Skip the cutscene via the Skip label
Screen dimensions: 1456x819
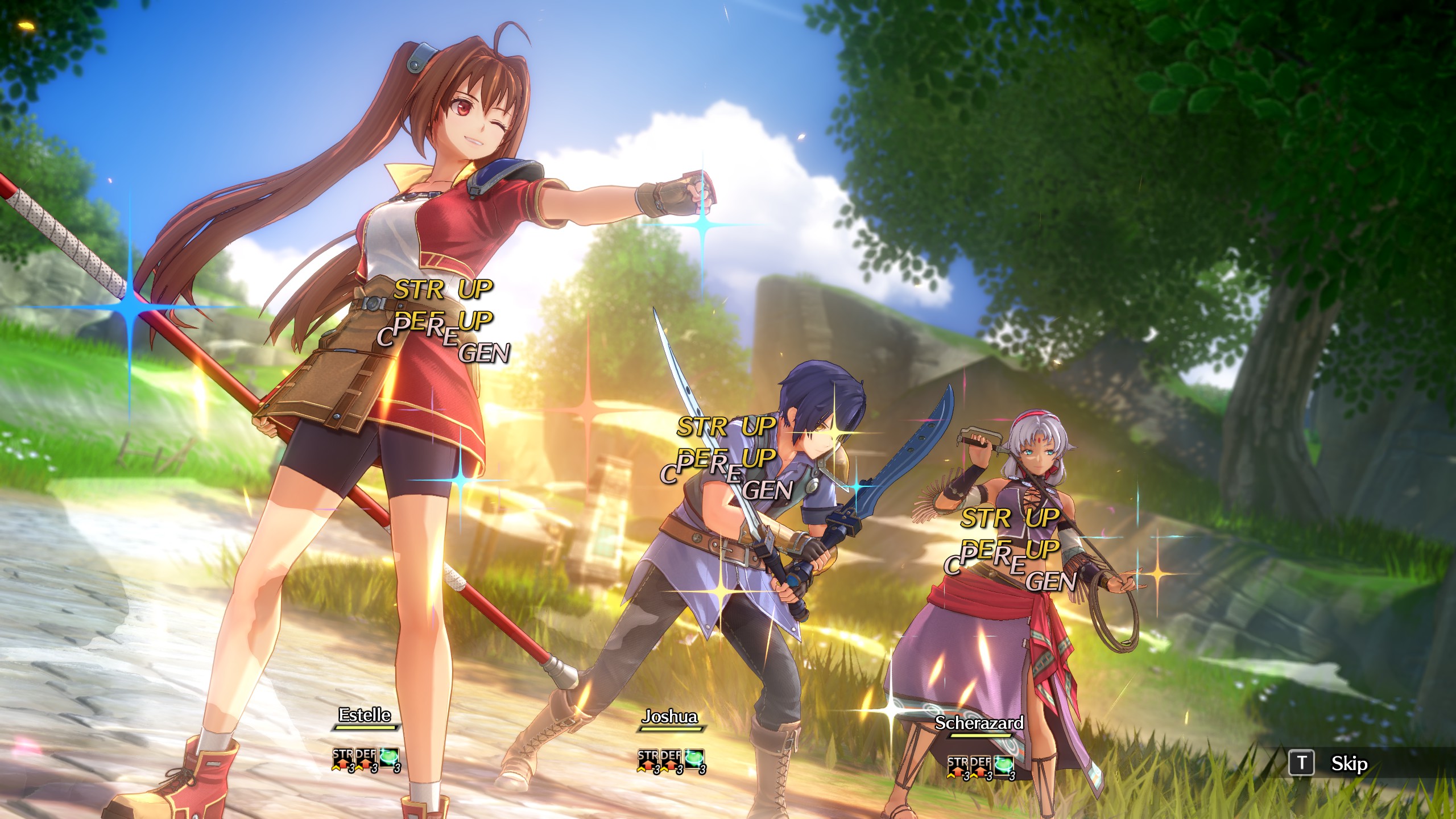[1349, 763]
